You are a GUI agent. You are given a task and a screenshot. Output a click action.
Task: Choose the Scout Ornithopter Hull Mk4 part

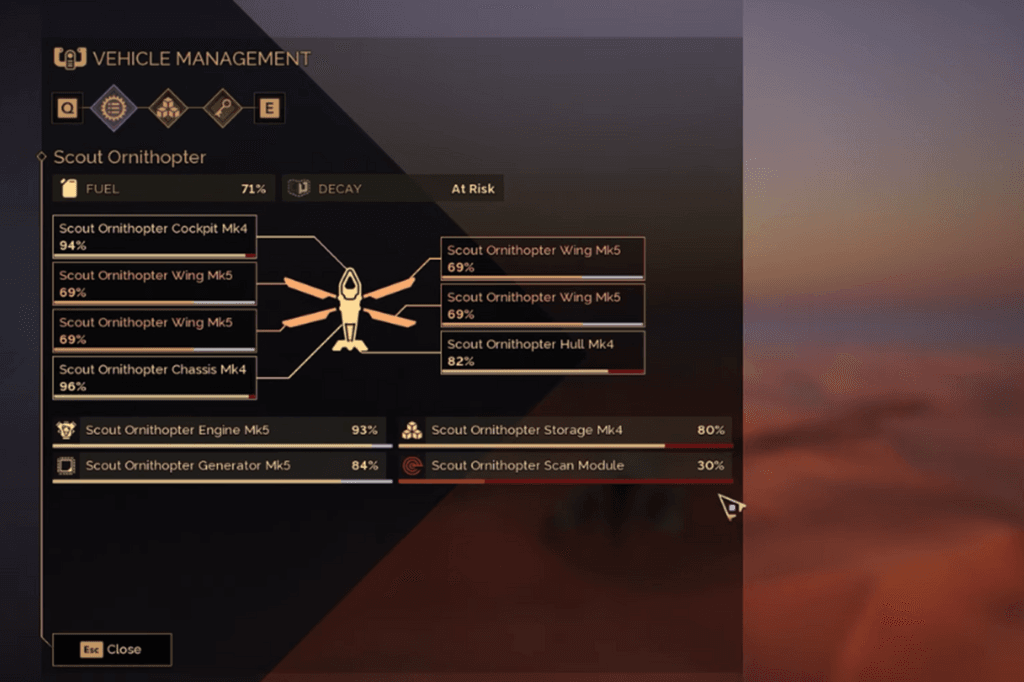(x=543, y=352)
